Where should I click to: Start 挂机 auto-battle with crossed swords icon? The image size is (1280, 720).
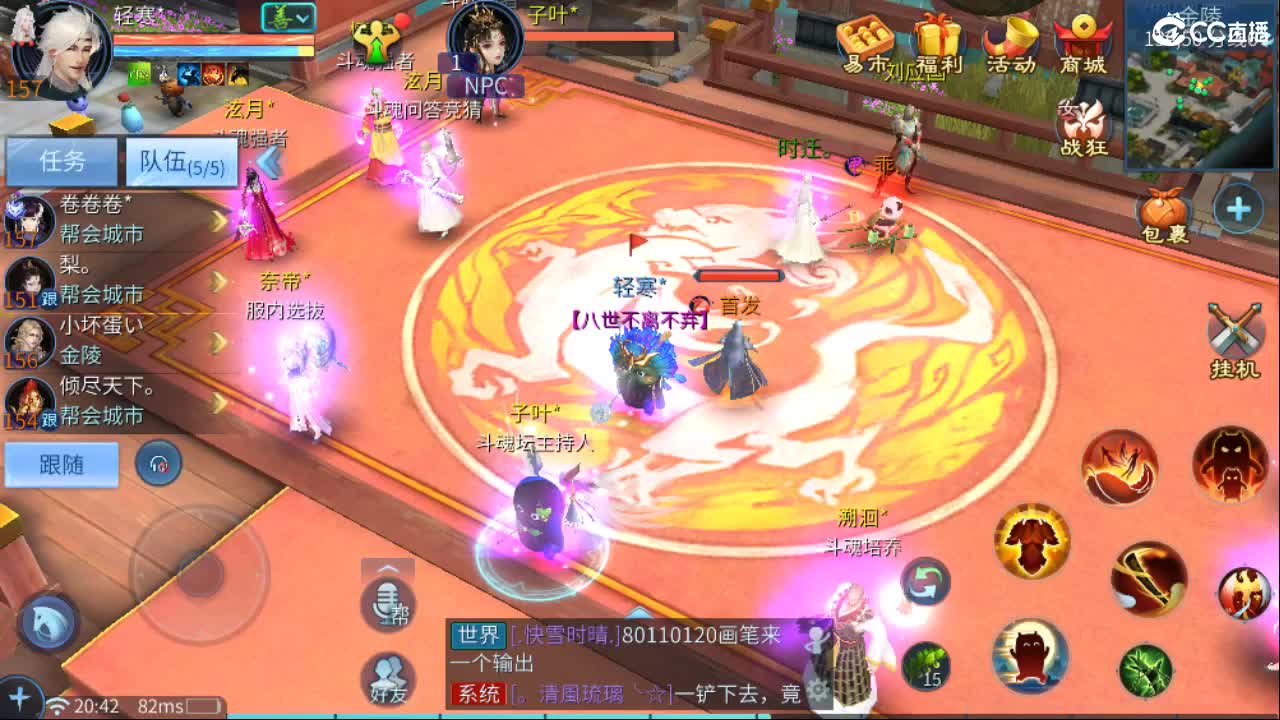tap(1232, 328)
